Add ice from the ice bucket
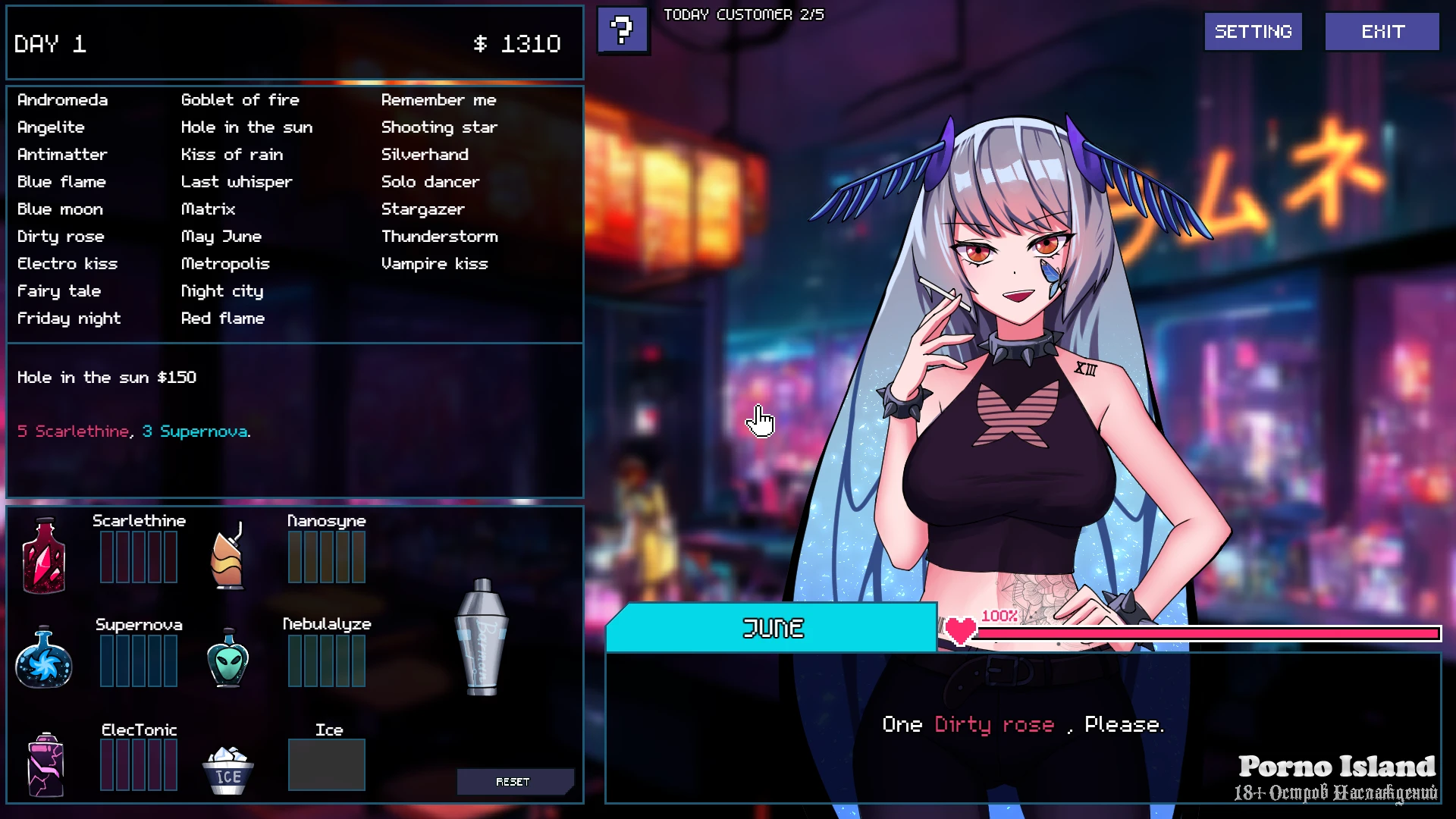Image resolution: width=1456 pixels, height=819 pixels. pos(227,770)
